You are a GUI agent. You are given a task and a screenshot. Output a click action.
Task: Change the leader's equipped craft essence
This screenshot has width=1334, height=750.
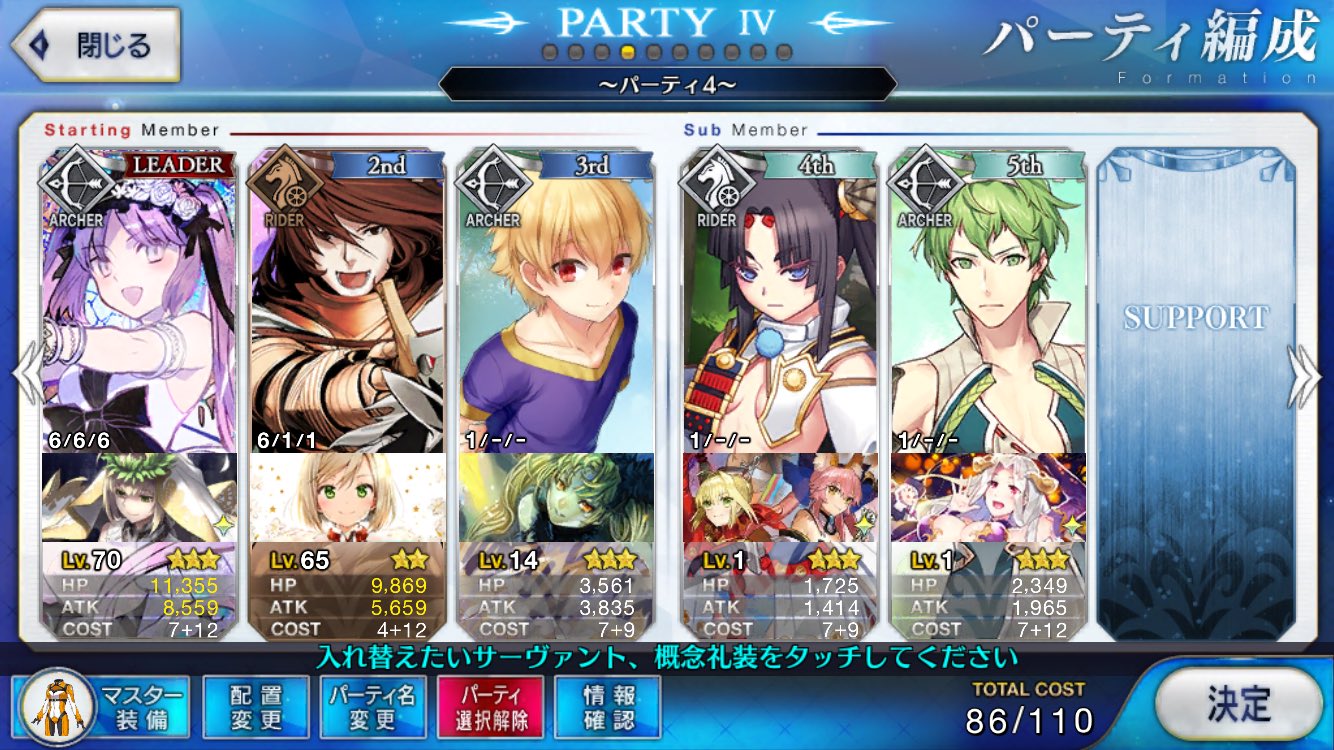coord(139,497)
